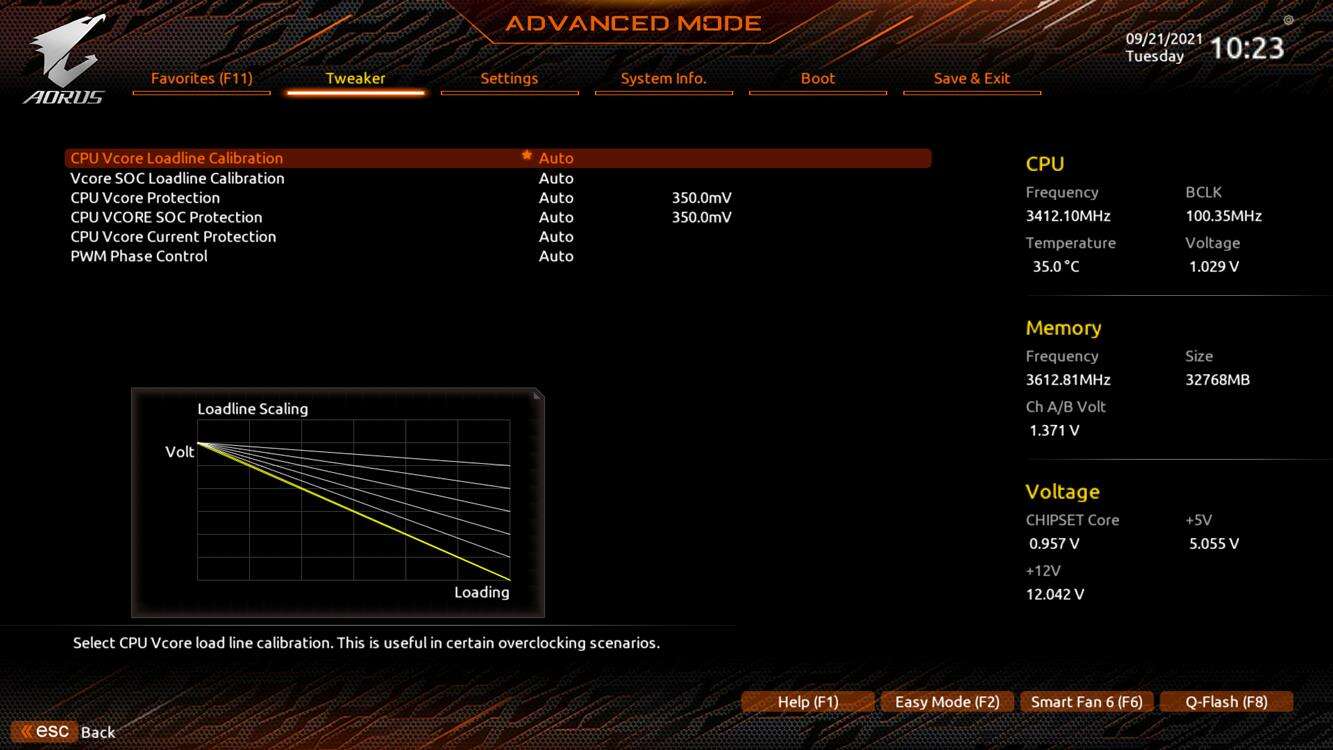Launch the Q-Flash (F8) utility
Viewport: 1333px width, 750px height.
tap(1226, 702)
